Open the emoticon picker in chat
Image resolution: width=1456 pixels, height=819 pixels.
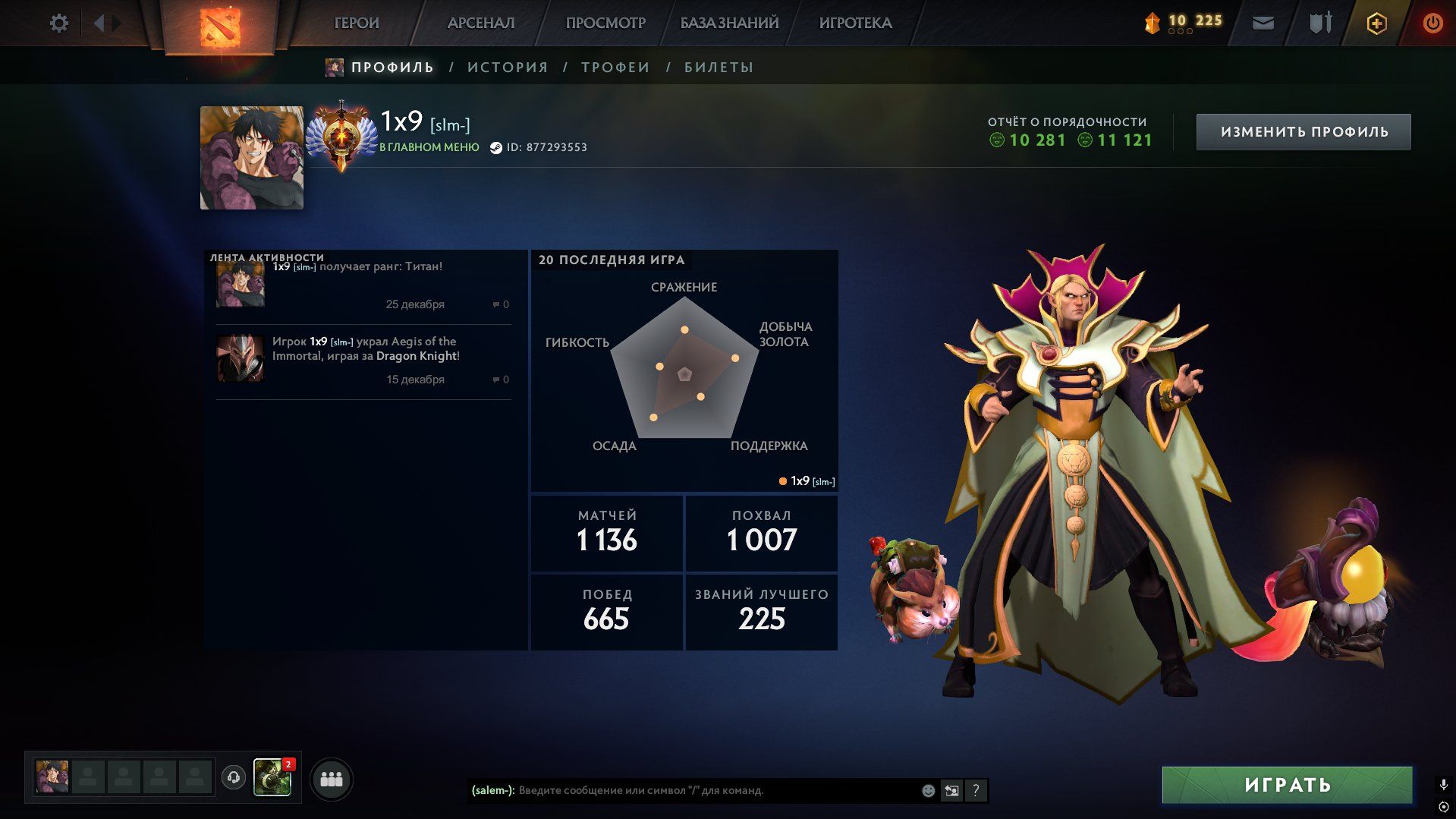928,791
